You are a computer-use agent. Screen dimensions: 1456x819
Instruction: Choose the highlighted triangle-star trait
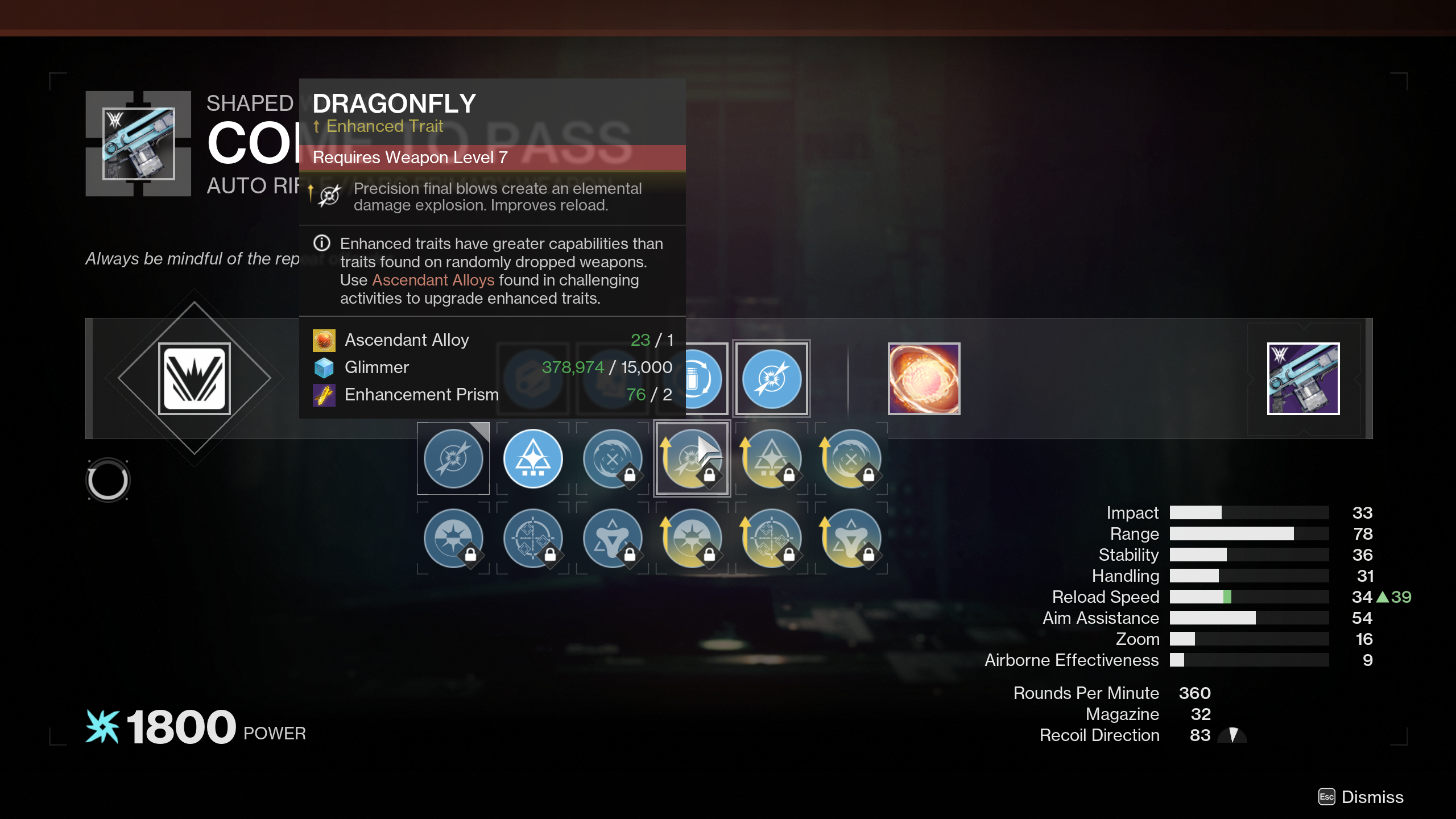(533, 458)
